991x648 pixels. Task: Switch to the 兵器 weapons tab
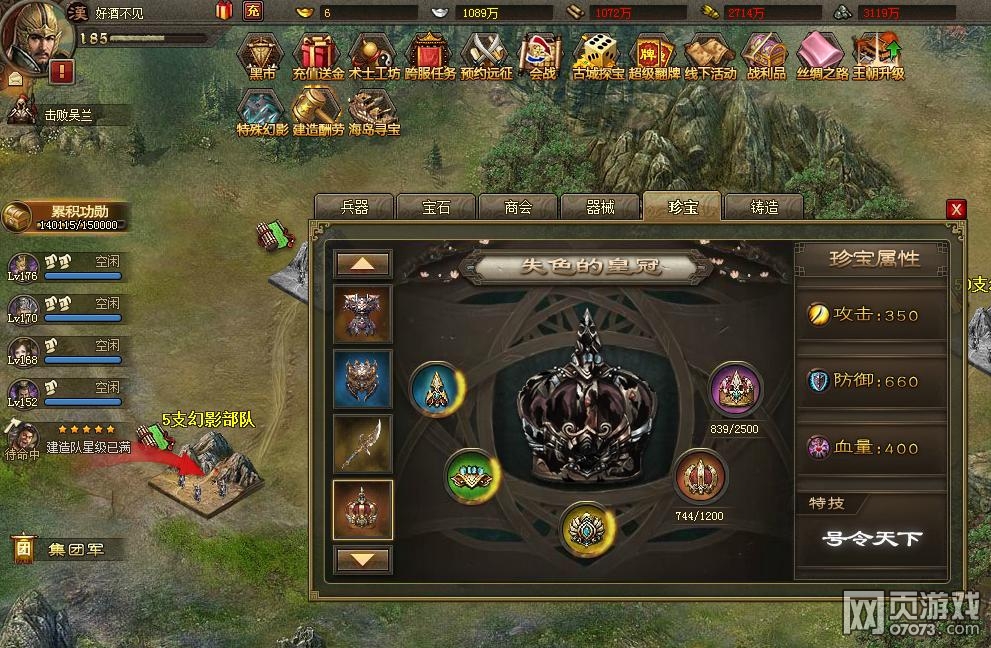pos(354,207)
